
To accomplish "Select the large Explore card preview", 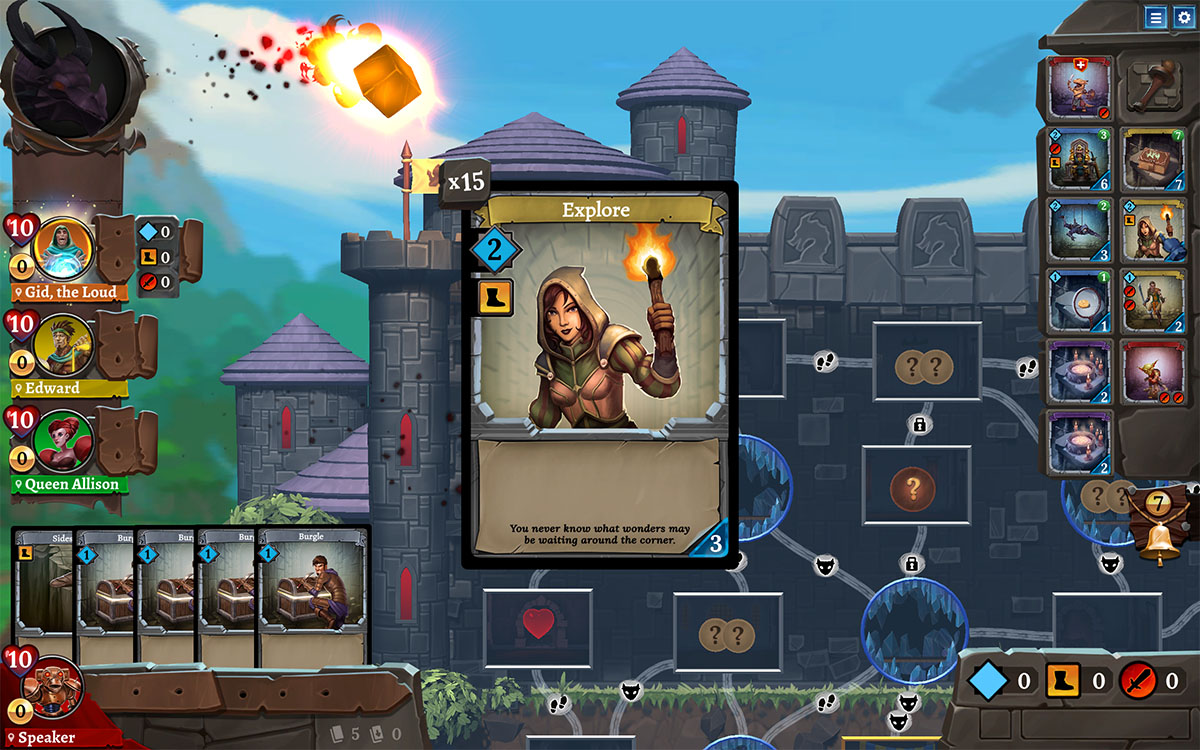I will pyautogui.click(x=599, y=370).
